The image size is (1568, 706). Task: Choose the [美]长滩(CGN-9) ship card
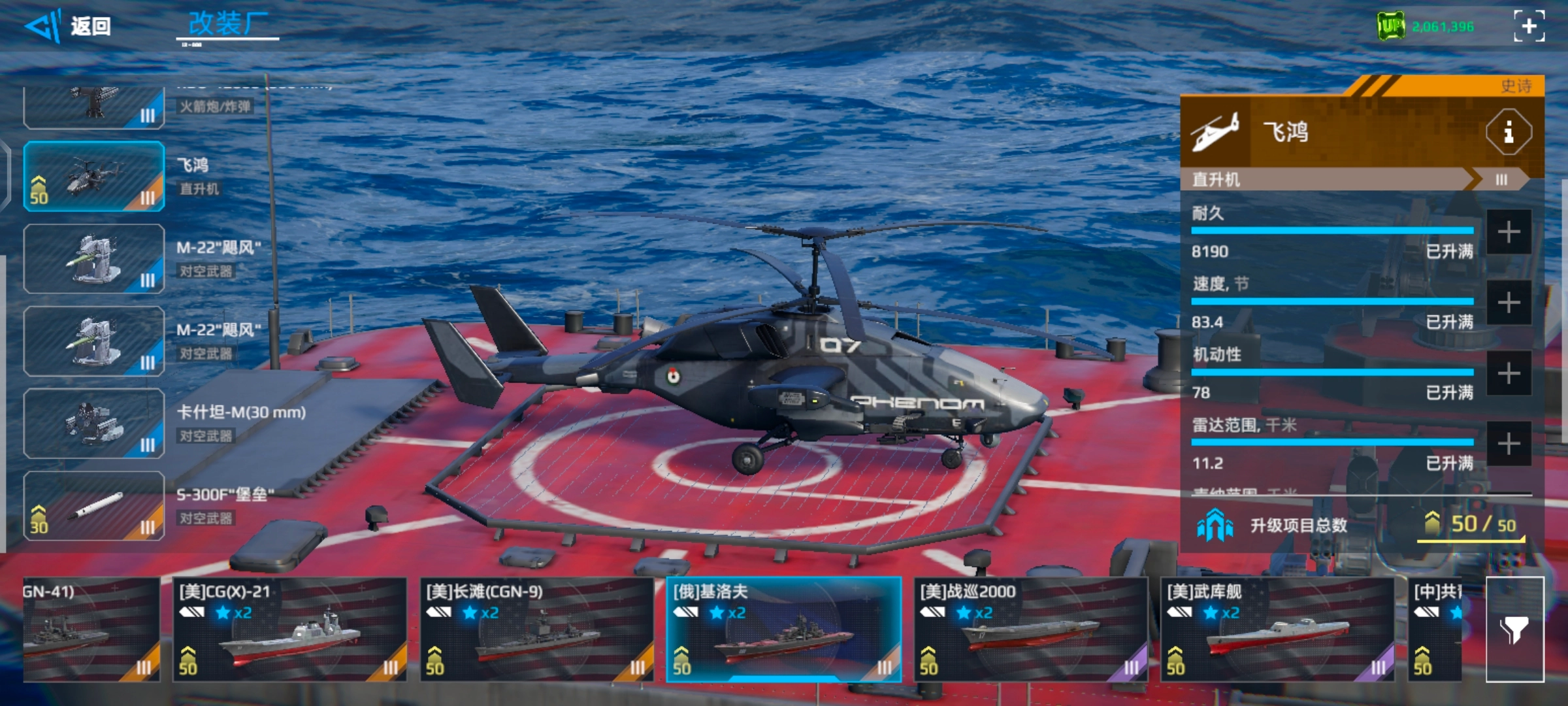(536, 630)
